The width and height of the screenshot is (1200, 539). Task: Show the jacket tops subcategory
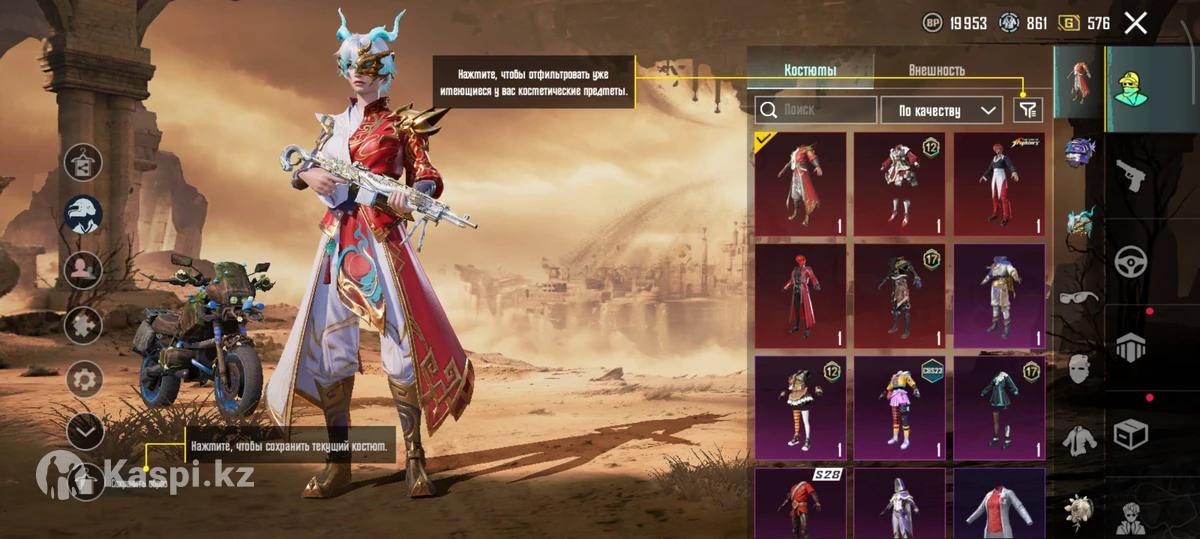[x=1079, y=439]
